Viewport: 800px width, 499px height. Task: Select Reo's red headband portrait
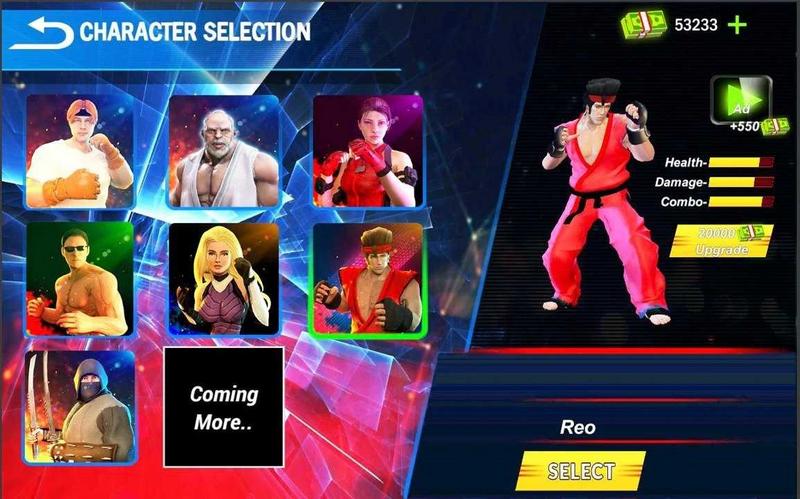pos(368,281)
